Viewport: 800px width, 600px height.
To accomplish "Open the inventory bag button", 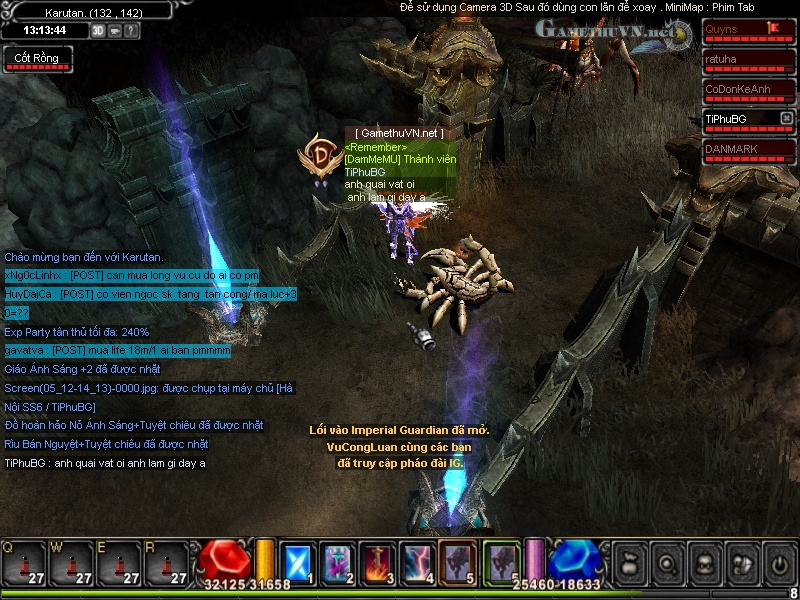I will [x=630, y=564].
